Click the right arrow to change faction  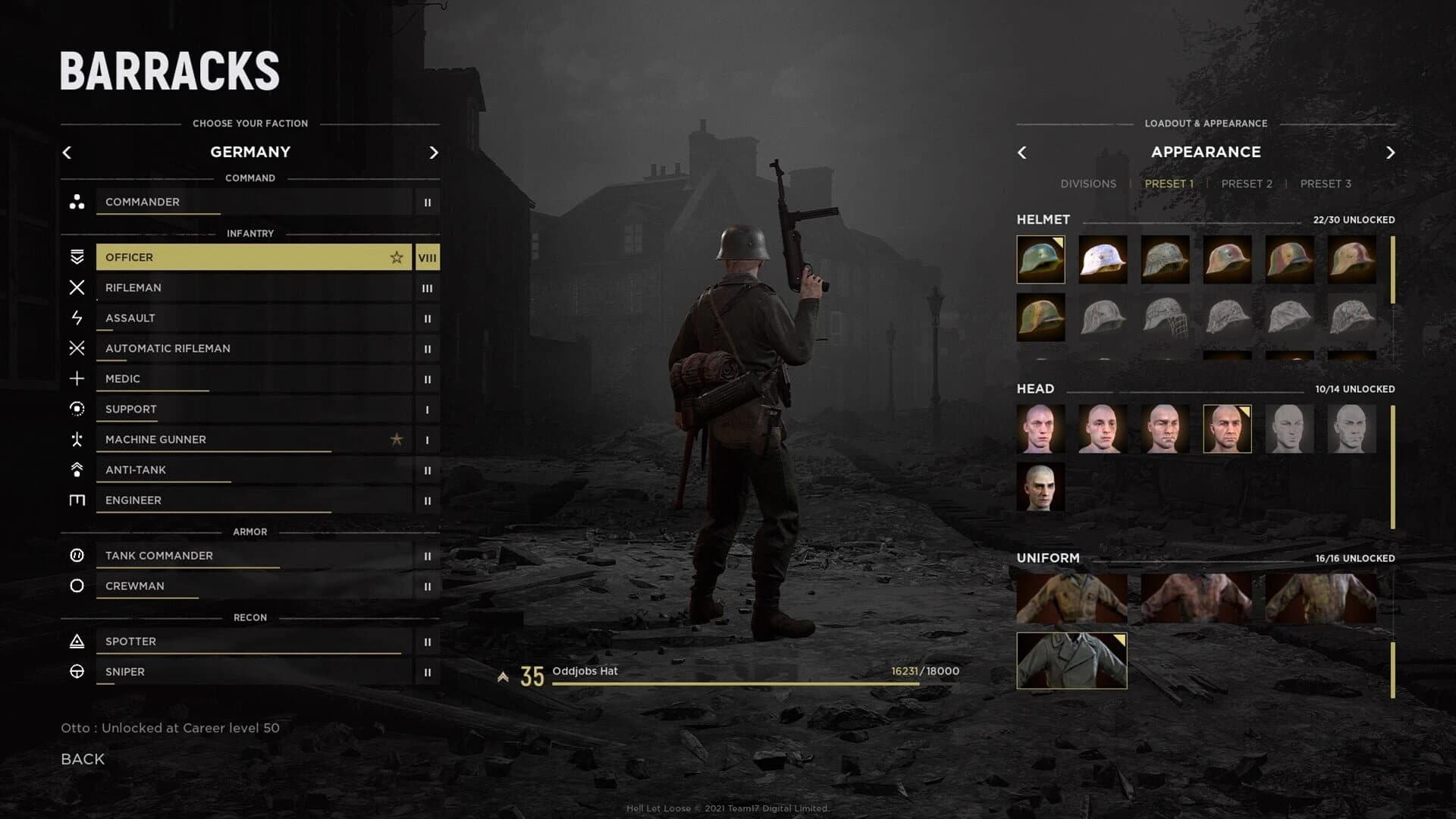pos(434,152)
